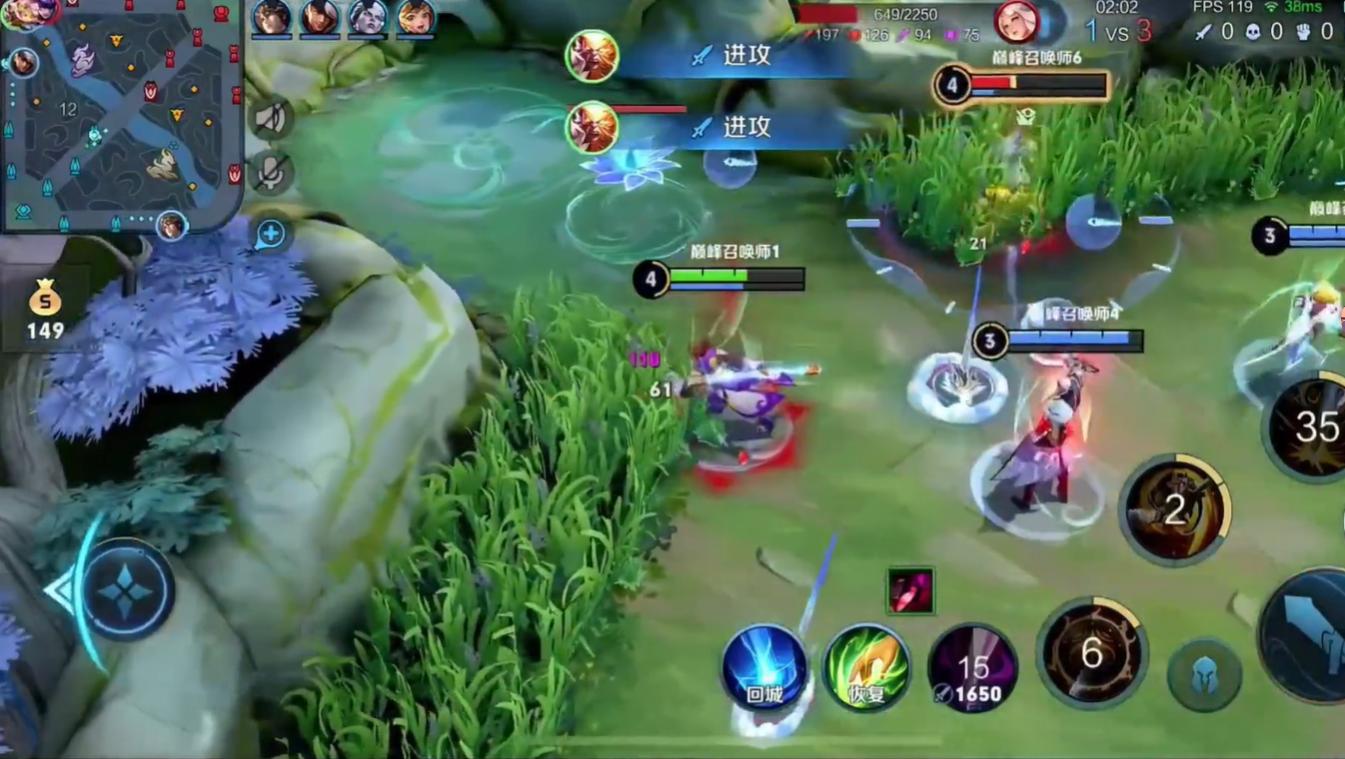Open the battlefield minimap

pos(120,115)
